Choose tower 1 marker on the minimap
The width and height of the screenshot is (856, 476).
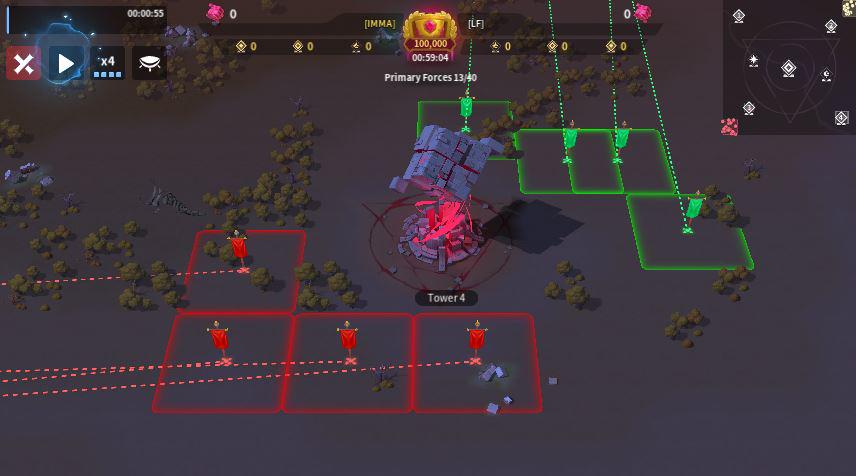[739, 16]
